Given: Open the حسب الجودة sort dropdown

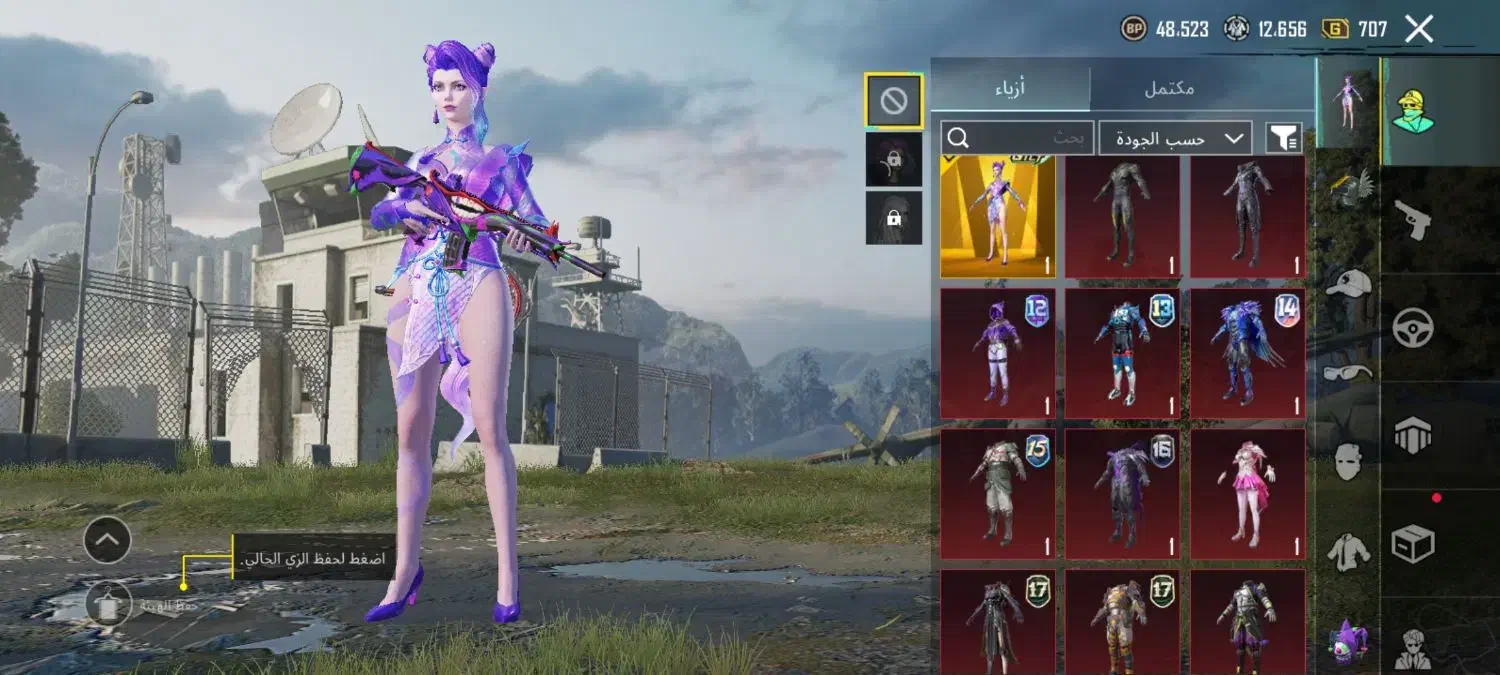Looking at the screenshot, I should point(1175,138).
